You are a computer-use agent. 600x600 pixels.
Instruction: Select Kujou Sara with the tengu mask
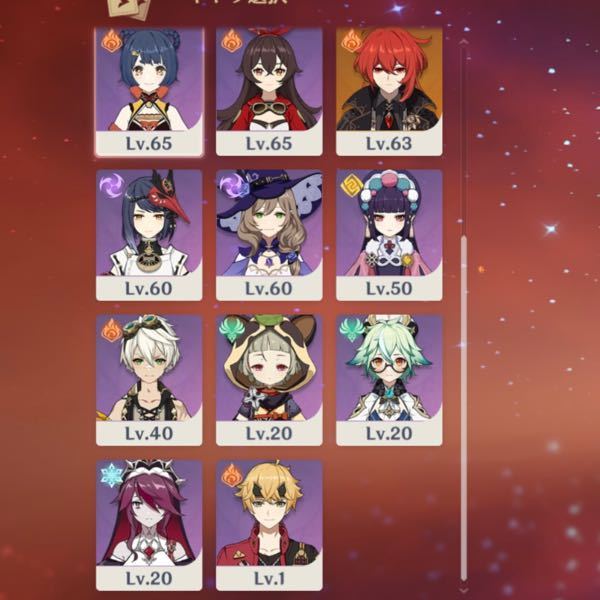[149, 234]
